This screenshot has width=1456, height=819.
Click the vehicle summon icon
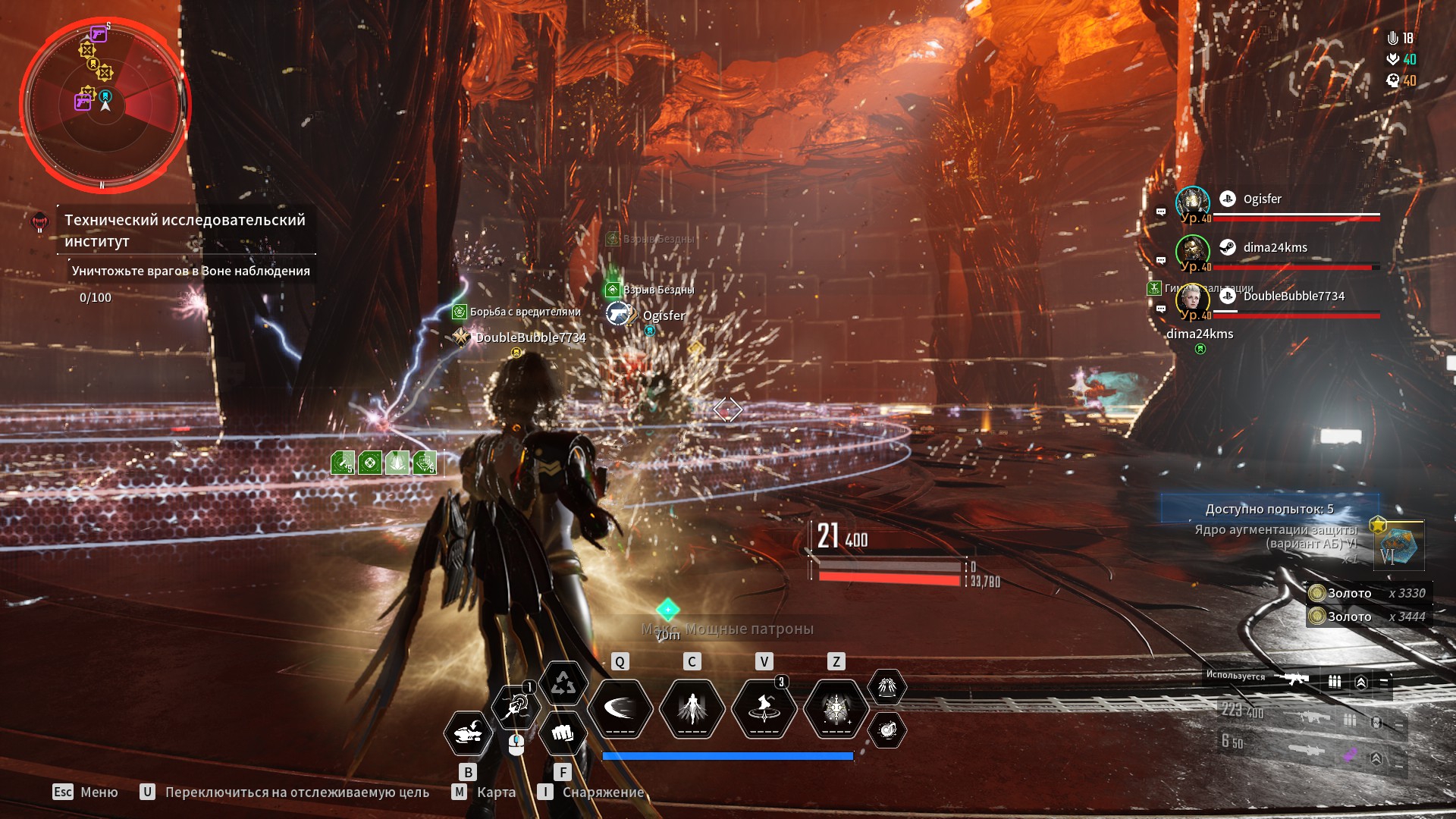click(467, 733)
